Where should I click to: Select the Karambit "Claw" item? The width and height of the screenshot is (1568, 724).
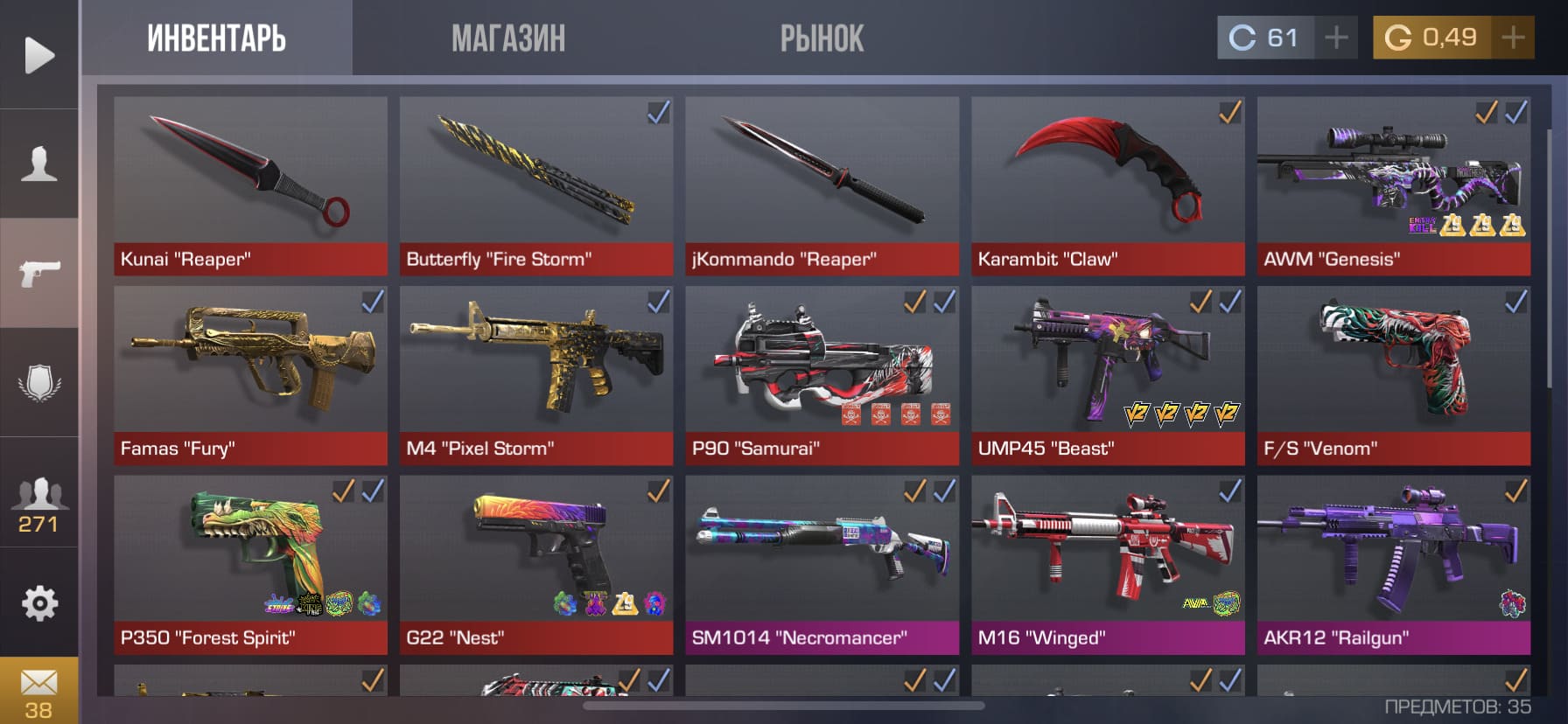click(1108, 185)
